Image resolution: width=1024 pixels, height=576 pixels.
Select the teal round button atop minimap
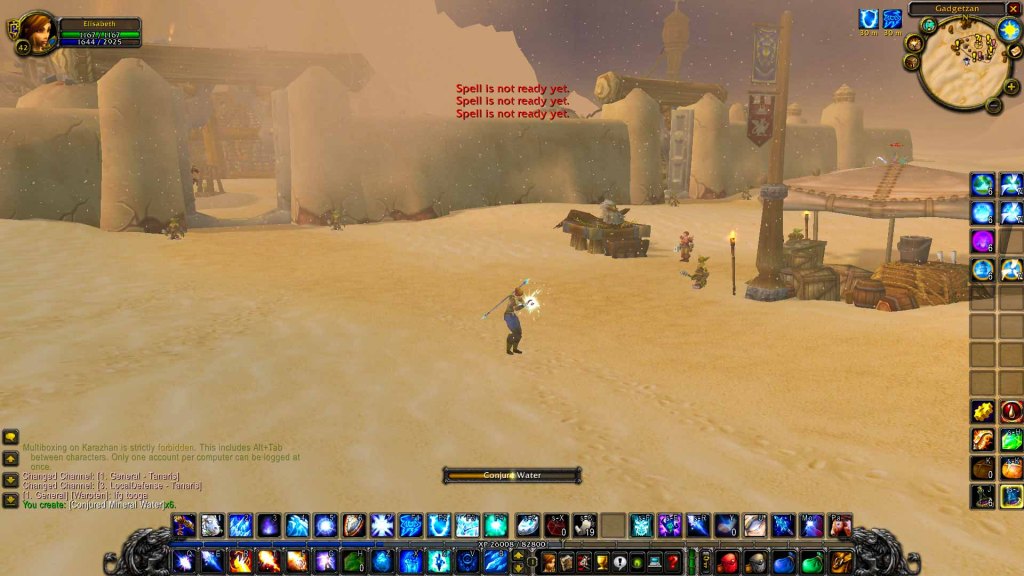(x=928, y=26)
